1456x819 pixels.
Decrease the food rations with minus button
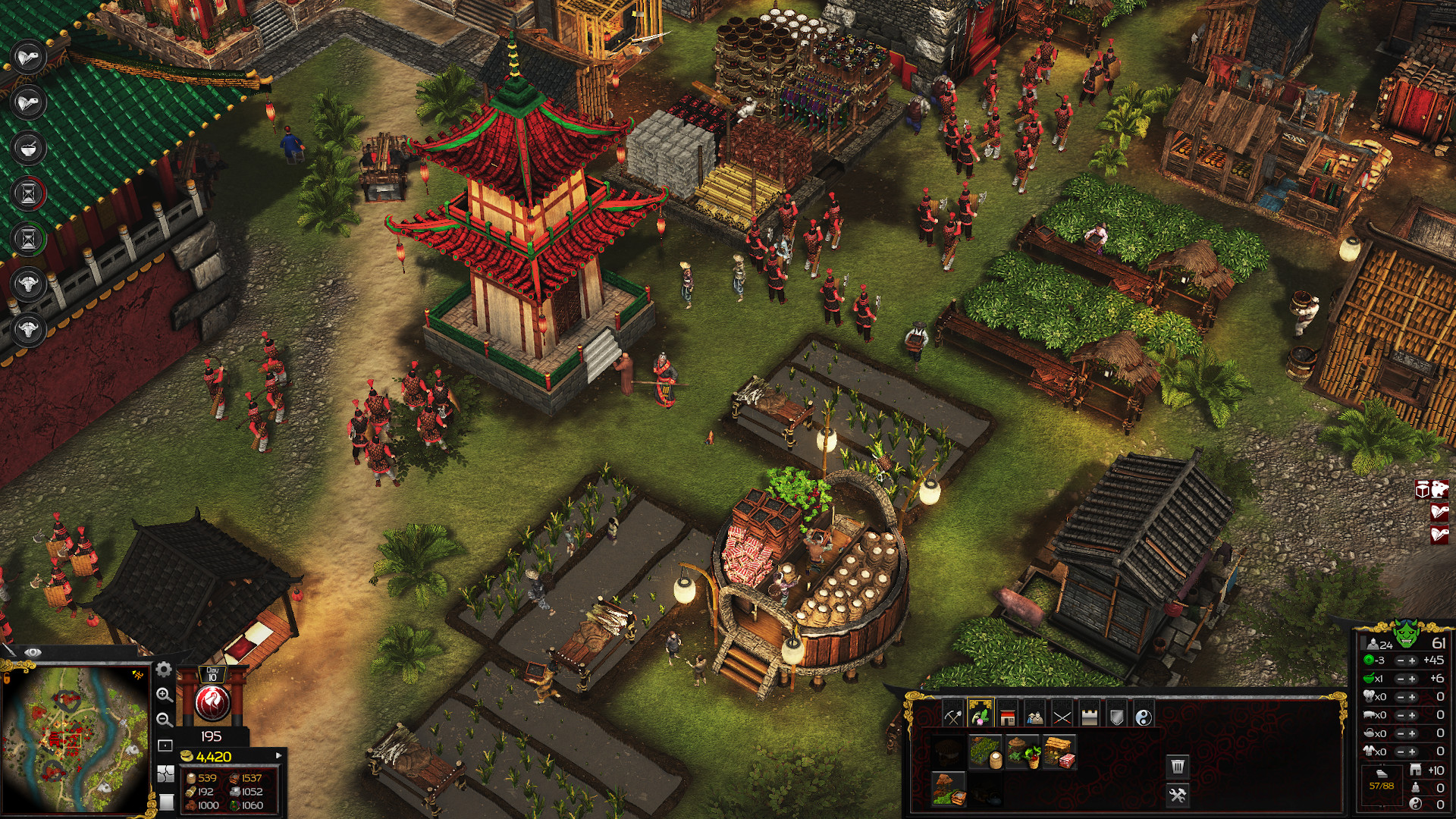[1400, 679]
